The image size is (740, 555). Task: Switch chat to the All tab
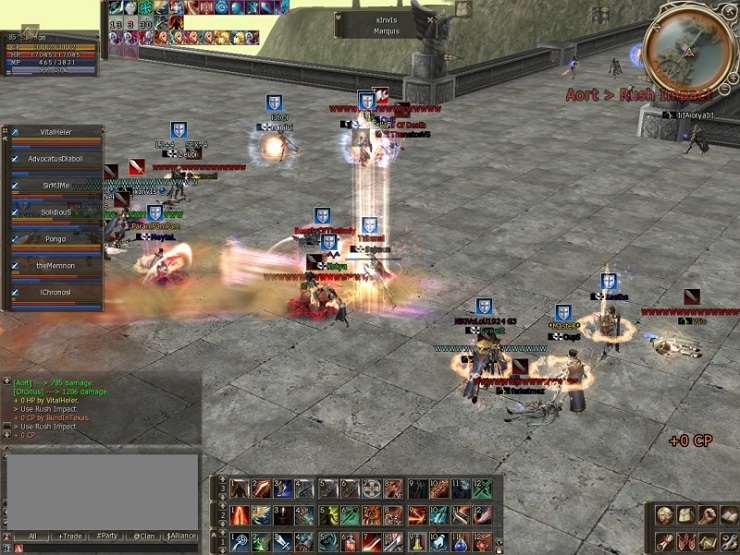pos(31,536)
